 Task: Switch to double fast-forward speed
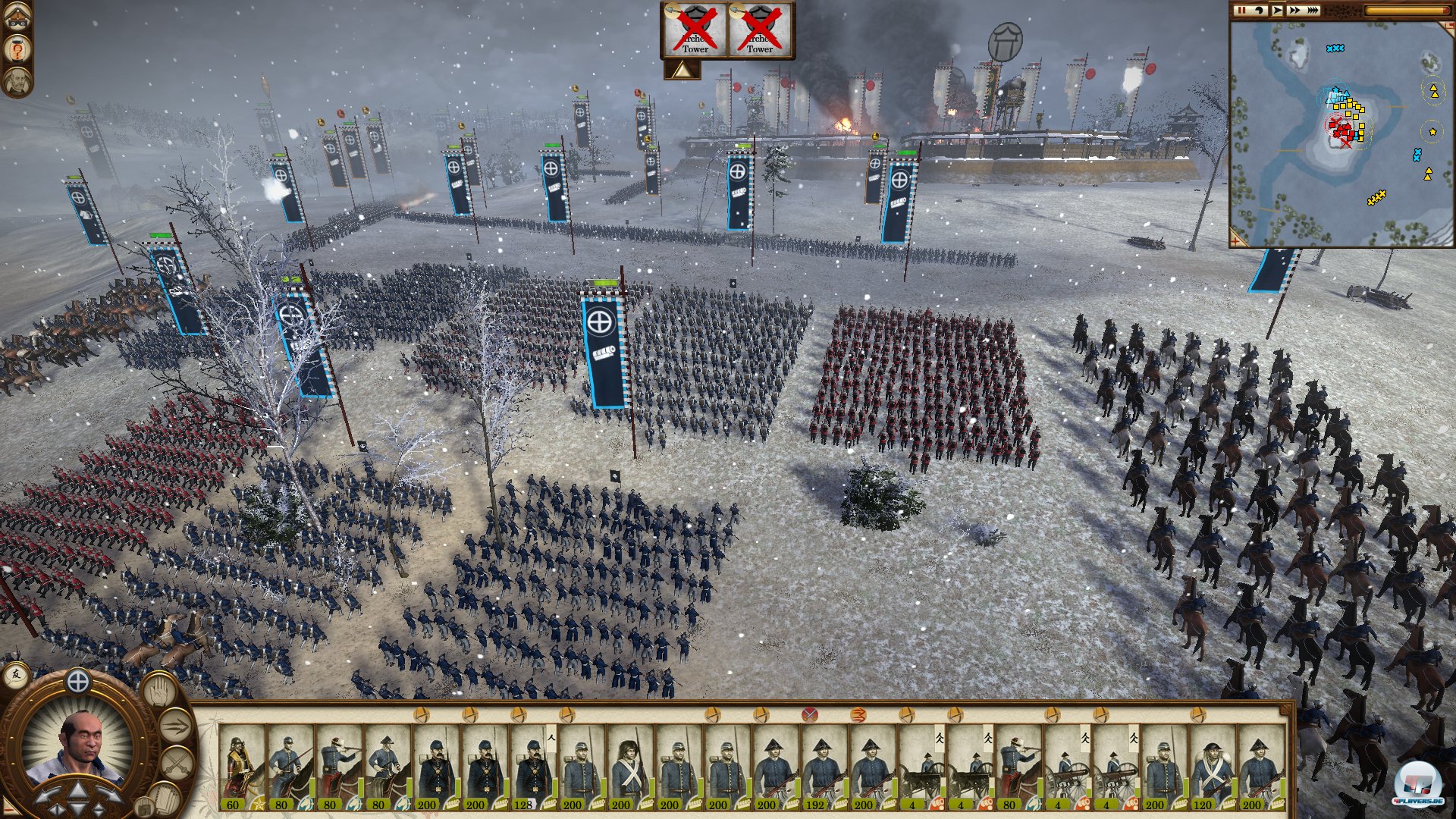click(1294, 11)
